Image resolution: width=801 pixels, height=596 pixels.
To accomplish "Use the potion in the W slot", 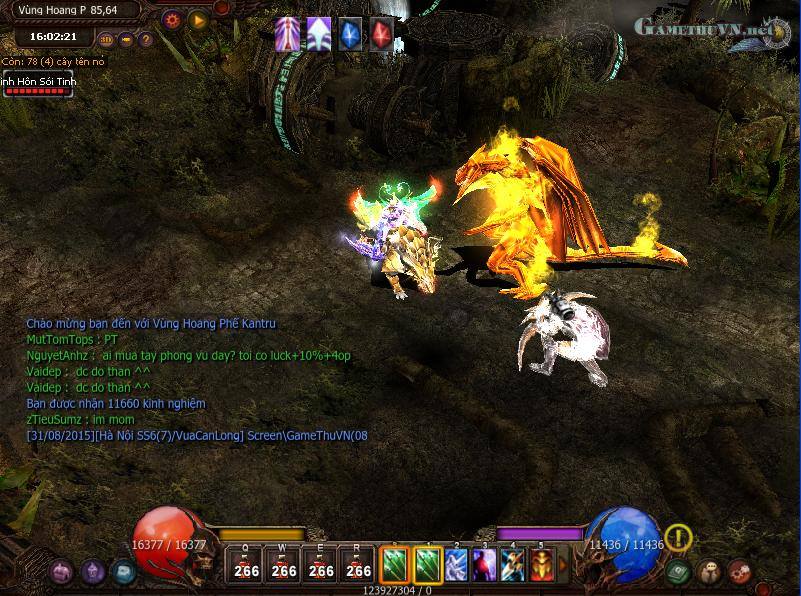I will pos(283,565).
